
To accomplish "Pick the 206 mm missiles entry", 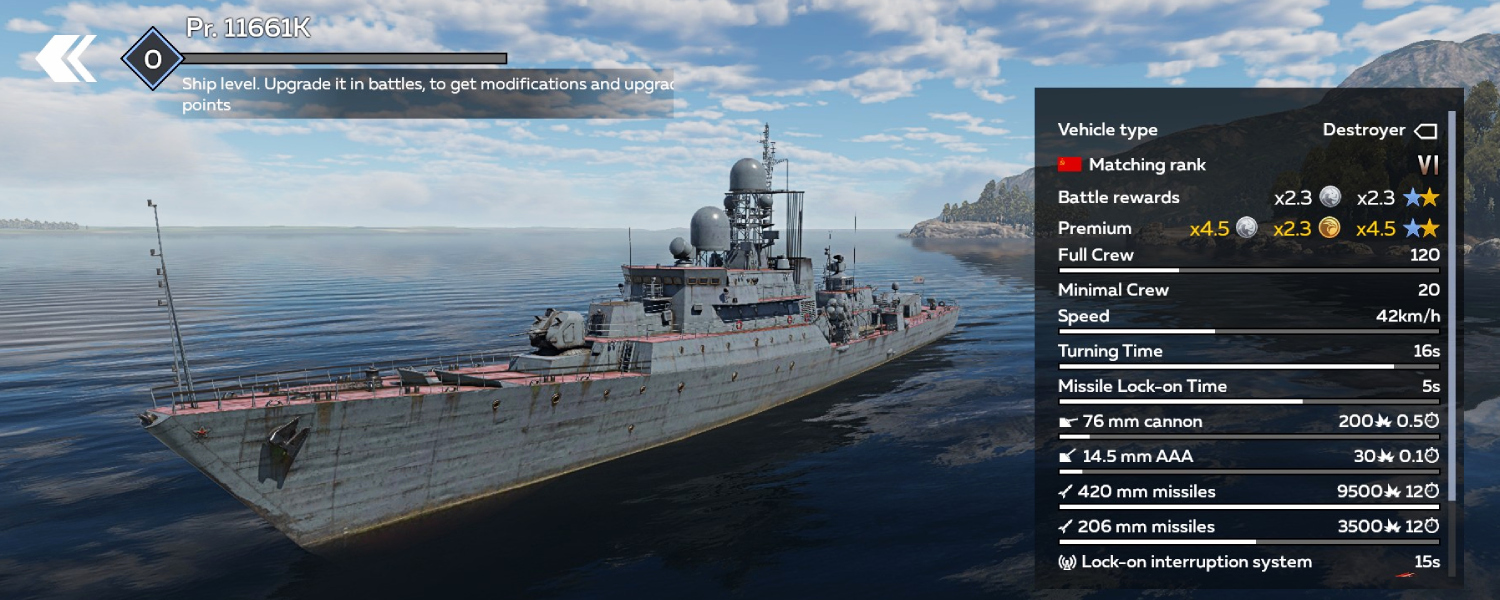I will click(1247, 527).
